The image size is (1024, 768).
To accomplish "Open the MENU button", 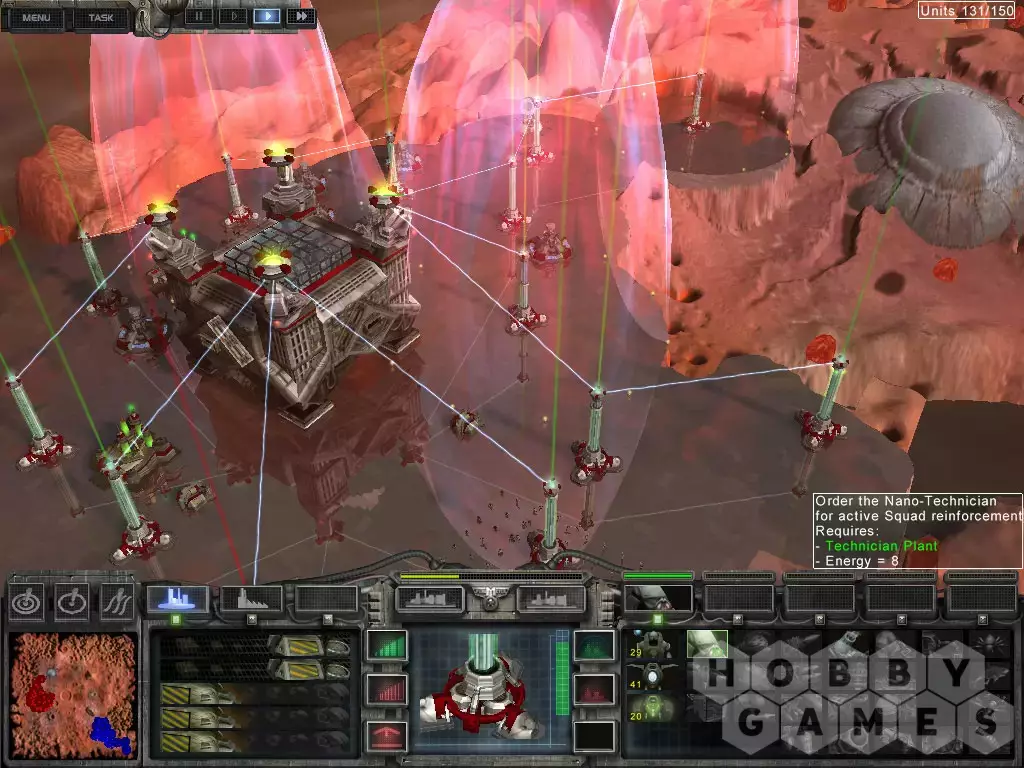I will coord(36,17).
